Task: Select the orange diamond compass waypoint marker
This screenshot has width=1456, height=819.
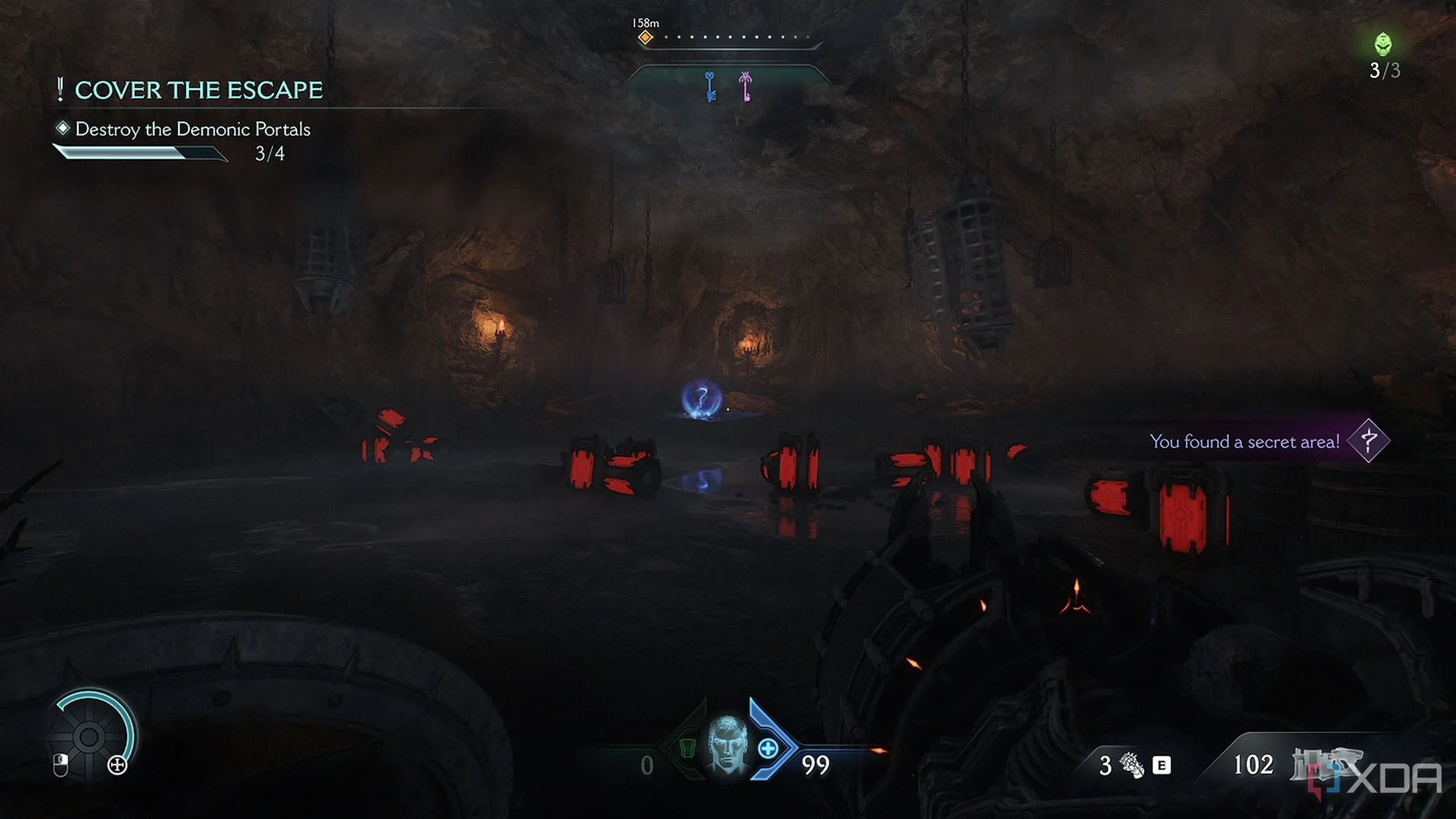Action: [645, 38]
